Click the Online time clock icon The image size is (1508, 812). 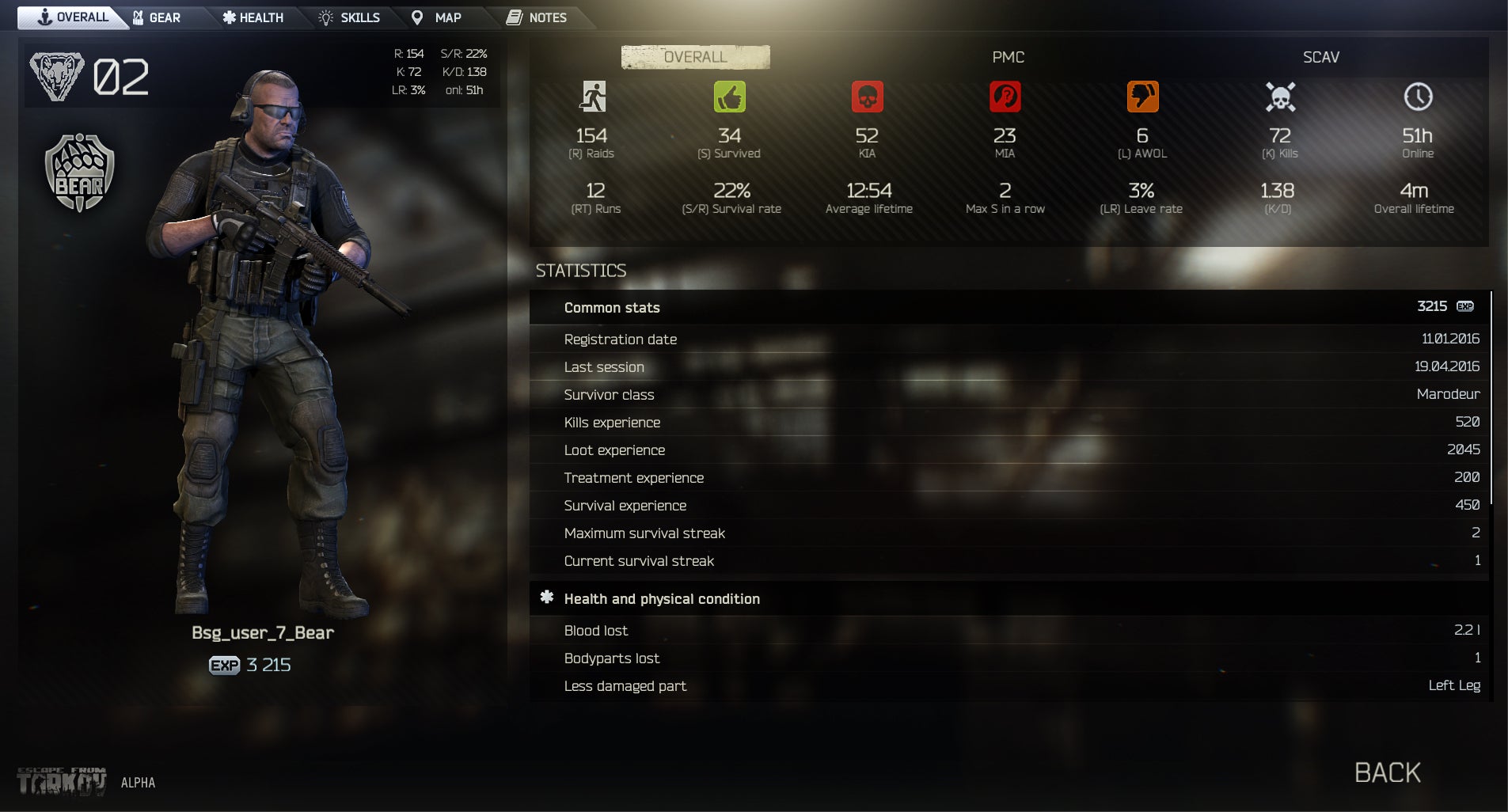1416,97
